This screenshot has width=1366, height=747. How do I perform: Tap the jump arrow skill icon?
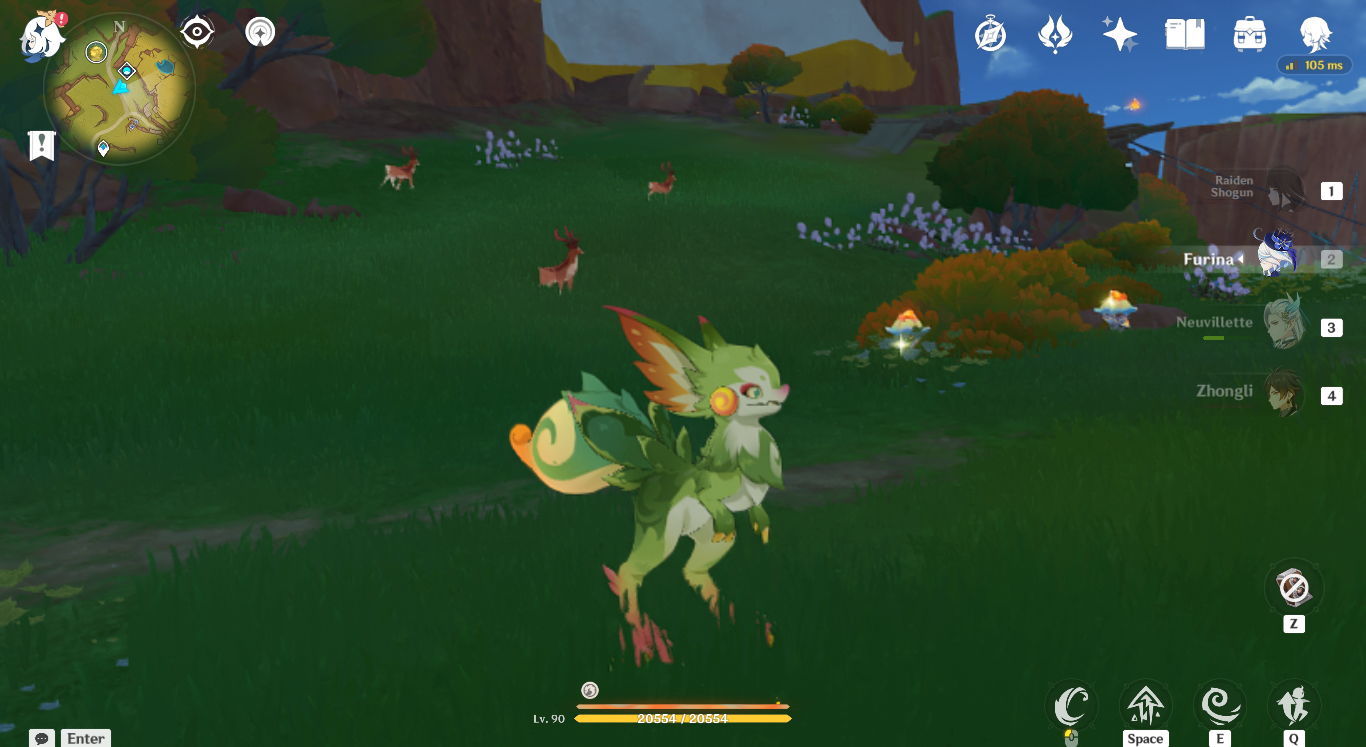[1145, 707]
